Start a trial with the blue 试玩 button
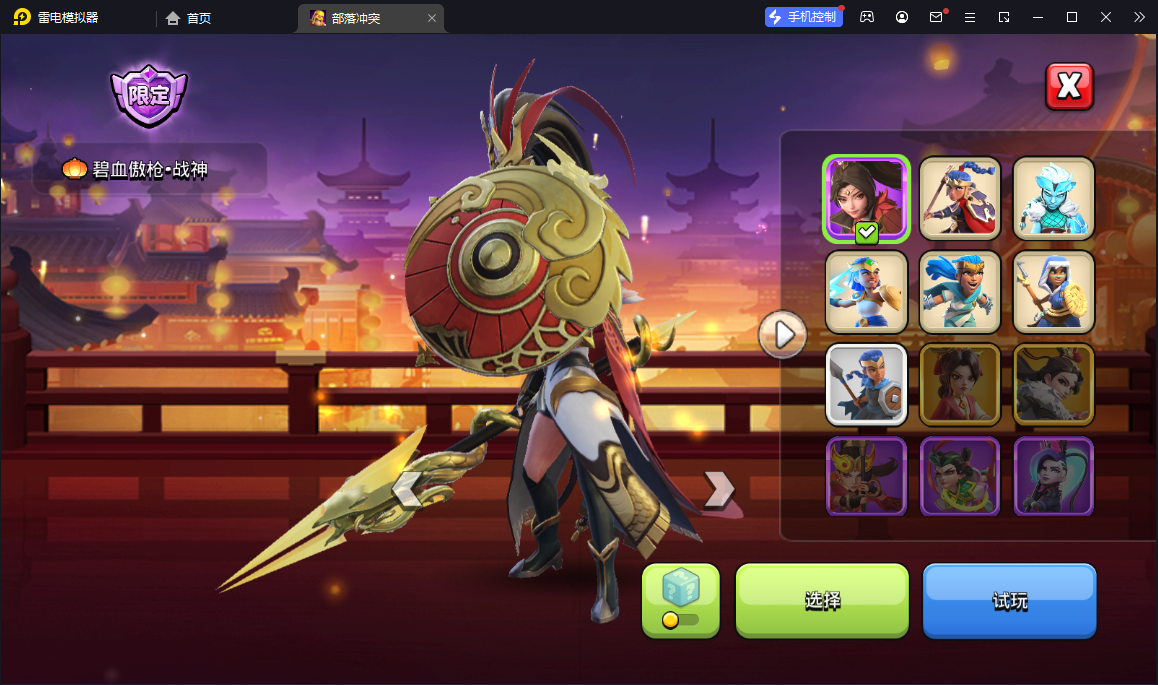 coord(1009,600)
